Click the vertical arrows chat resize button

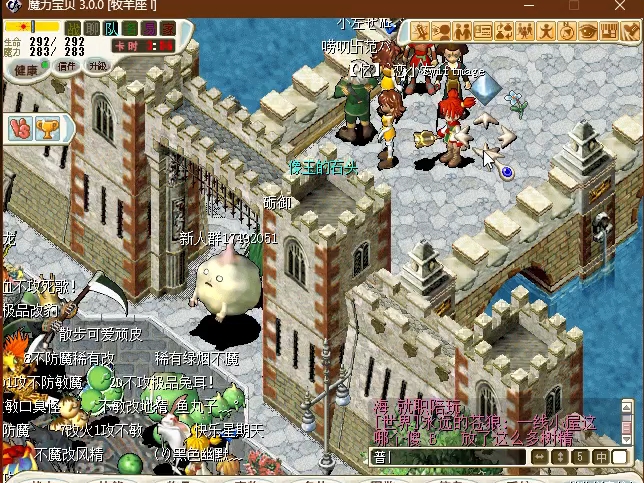tap(560, 457)
